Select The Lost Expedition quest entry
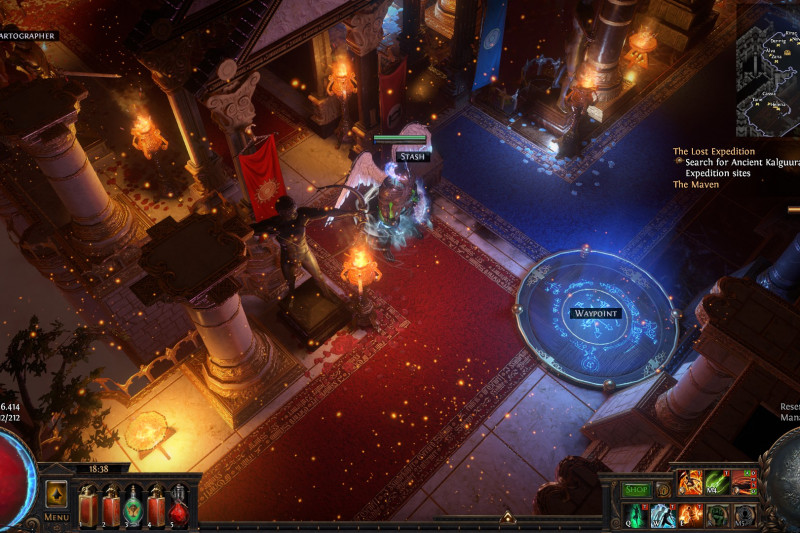 (713, 152)
